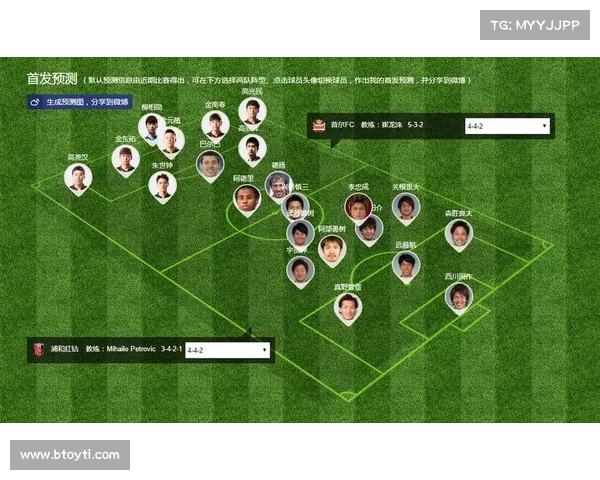The height and width of the screenshot is (480, 600).
Task: Choose goalkeeper 西川周作's portrait pin
Action: tap(459, 296)
